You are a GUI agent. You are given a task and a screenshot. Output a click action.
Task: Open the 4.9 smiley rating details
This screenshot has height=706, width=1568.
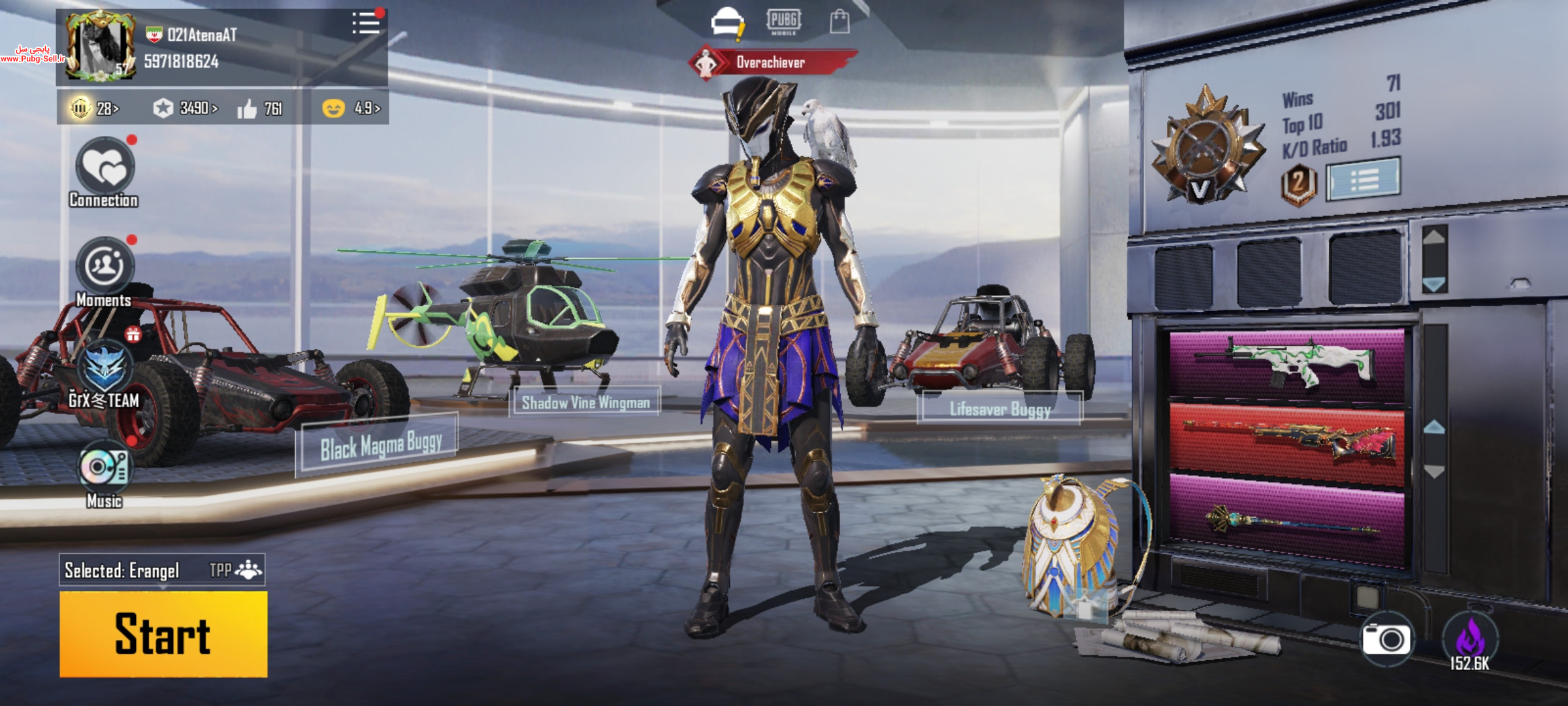[x=351, y=108]
